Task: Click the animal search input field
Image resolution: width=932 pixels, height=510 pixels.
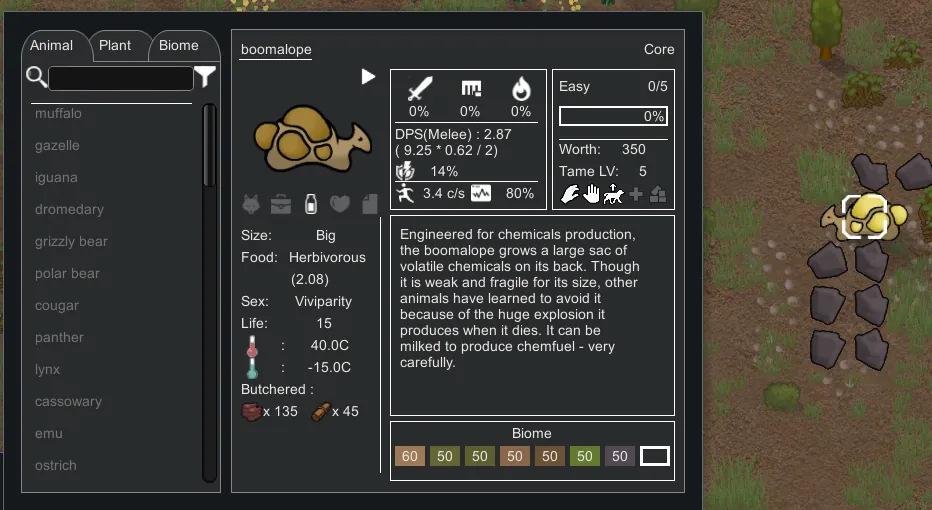Action: click(121, 78)
